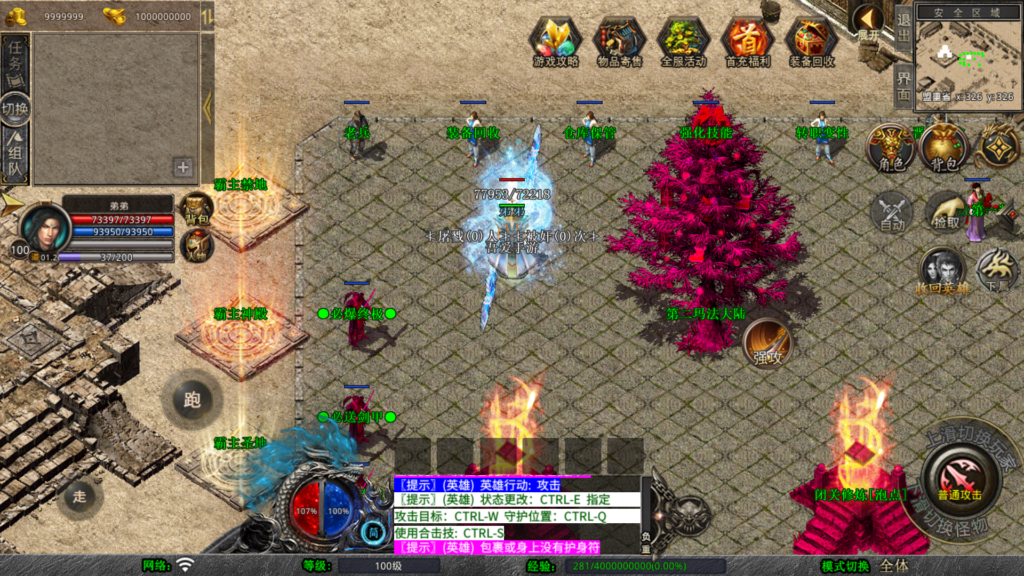Click the 界面 interface button
This screenshot has height=576, width=1024.
tap(902, 86)
